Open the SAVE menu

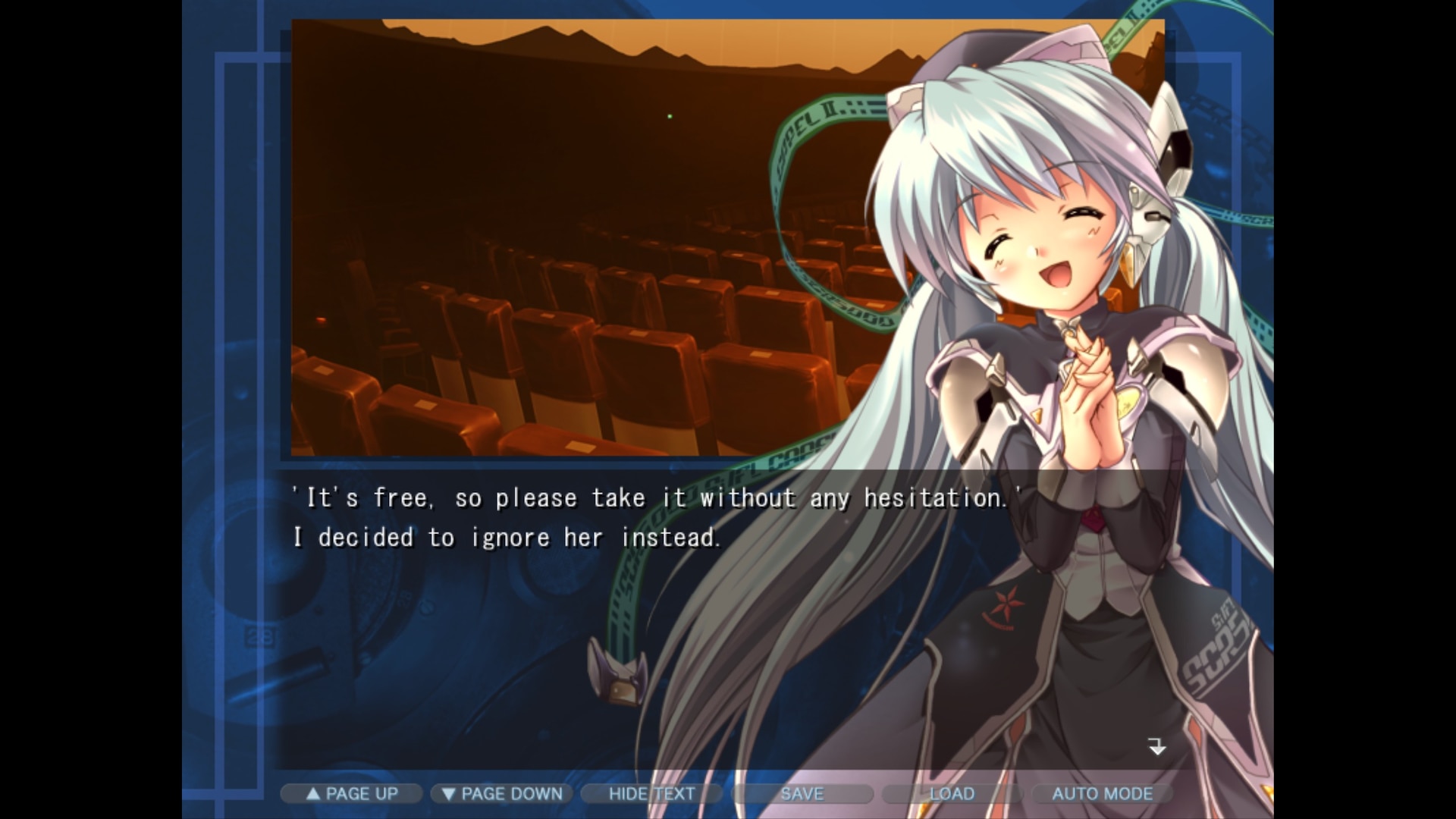tap(802, 794)
